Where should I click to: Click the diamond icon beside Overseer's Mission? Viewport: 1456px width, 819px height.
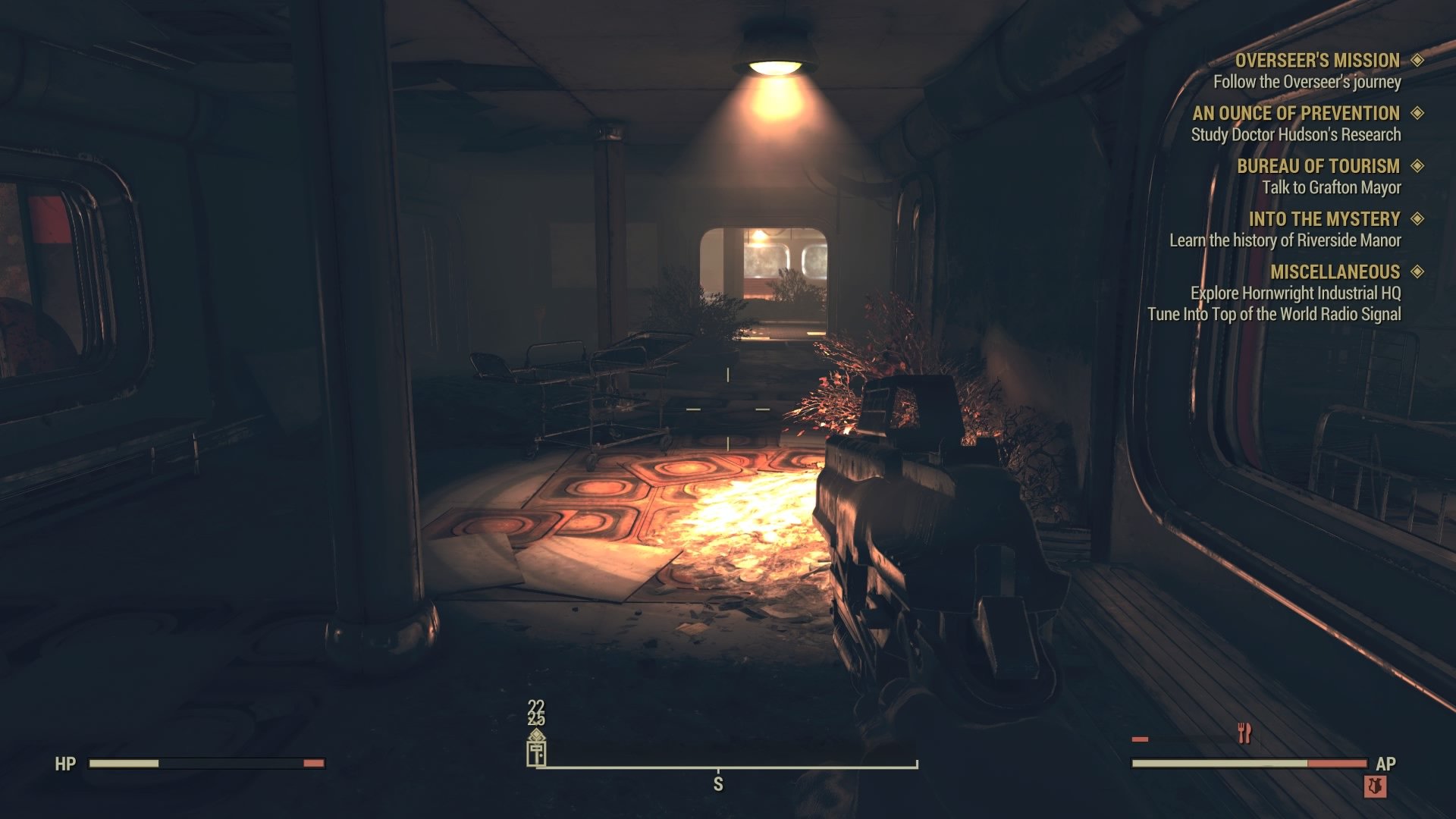(1417, 60)
